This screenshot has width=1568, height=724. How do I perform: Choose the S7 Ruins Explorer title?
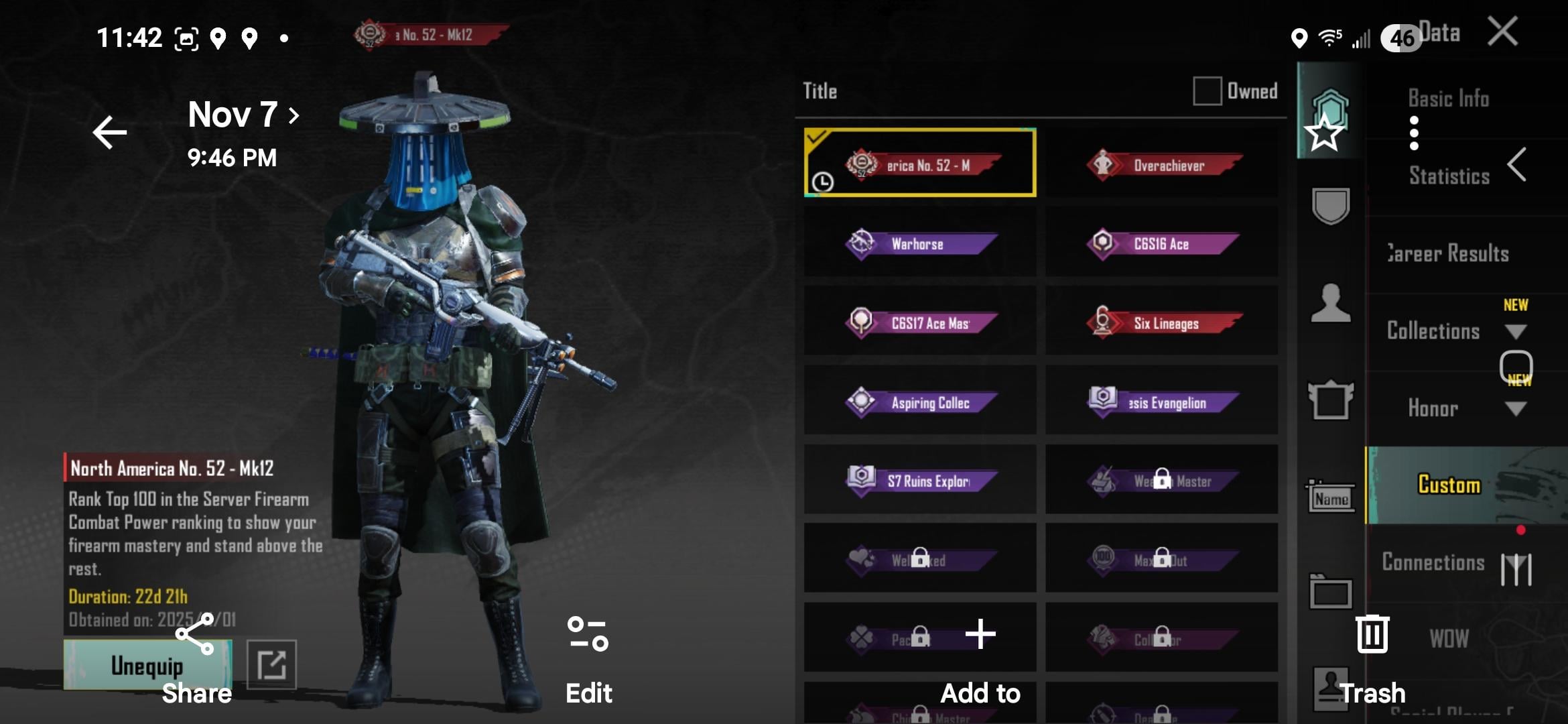(x=920, y=481)
